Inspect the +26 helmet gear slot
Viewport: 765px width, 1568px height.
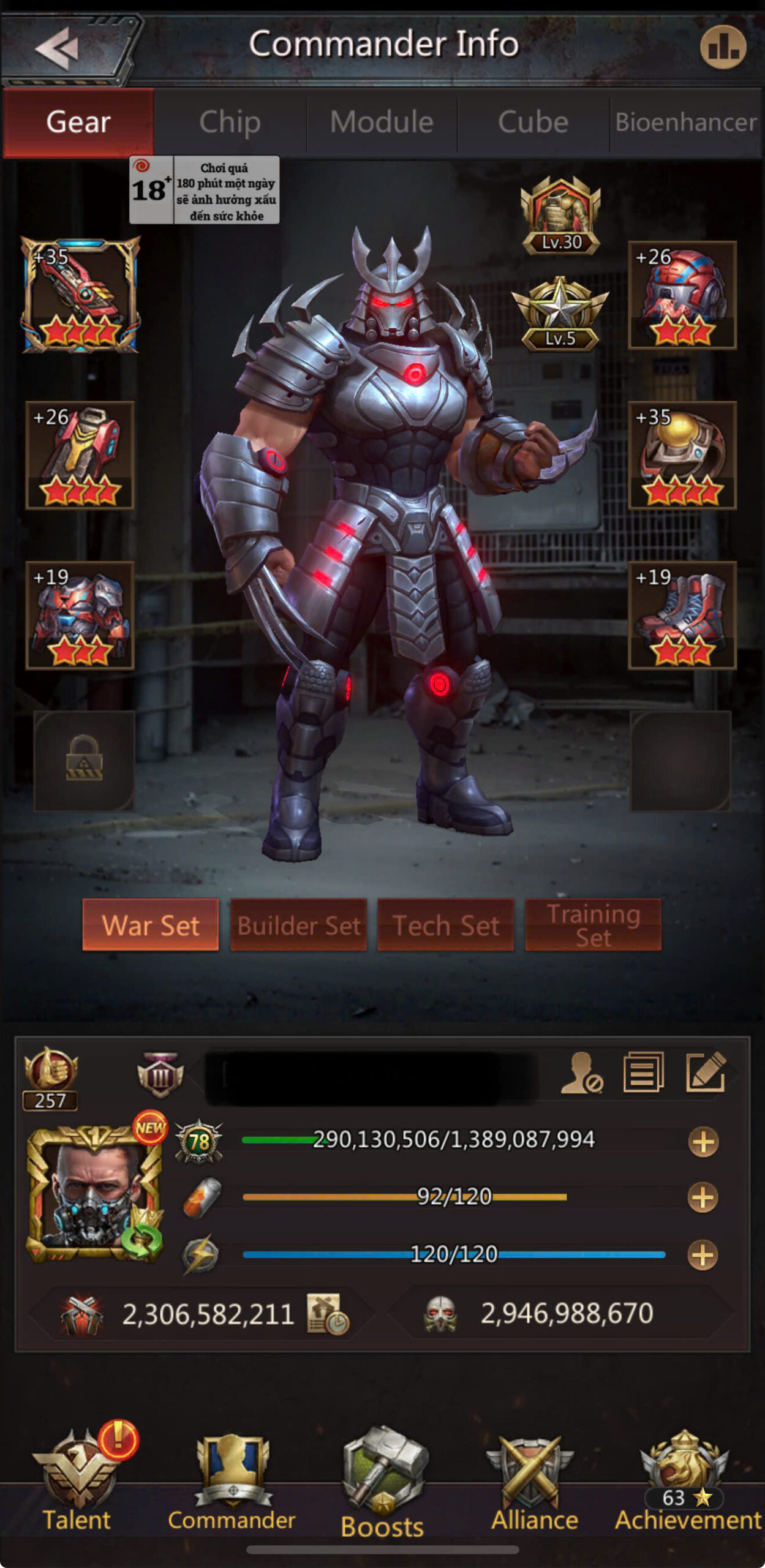click(x=682, y=295)
